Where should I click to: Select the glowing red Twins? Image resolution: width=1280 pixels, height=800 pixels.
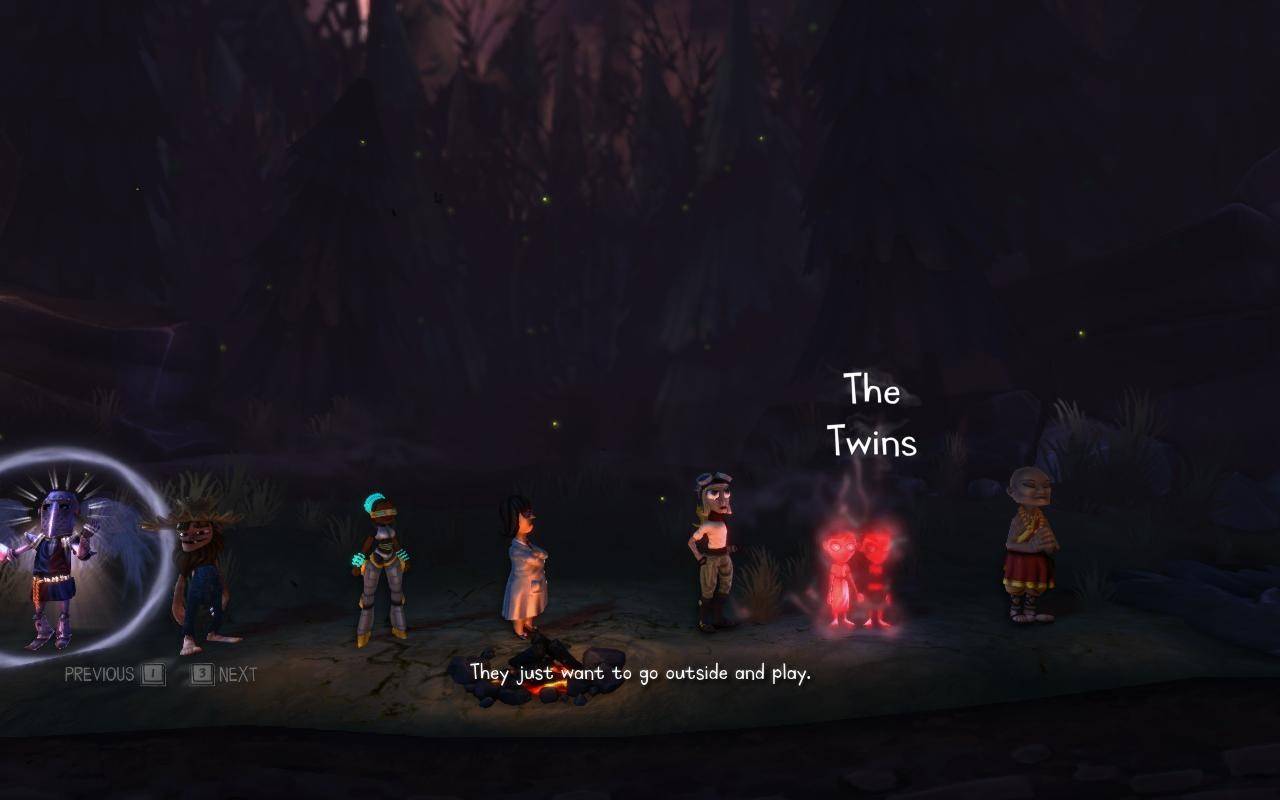(x=858, y=578)
